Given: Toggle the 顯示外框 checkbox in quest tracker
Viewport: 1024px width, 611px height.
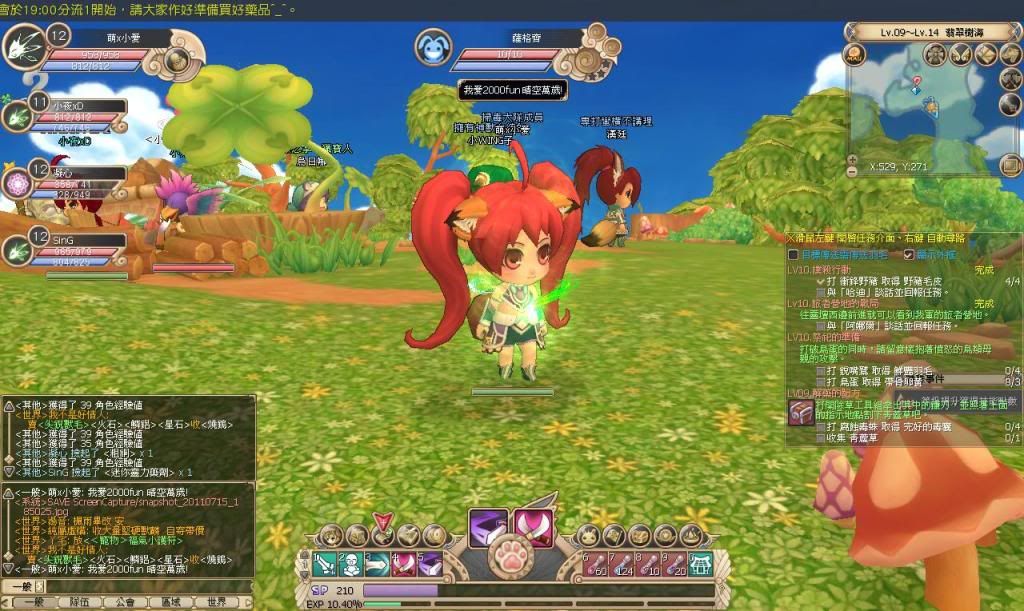Looking at the screenshot, I should coord(909,255).
